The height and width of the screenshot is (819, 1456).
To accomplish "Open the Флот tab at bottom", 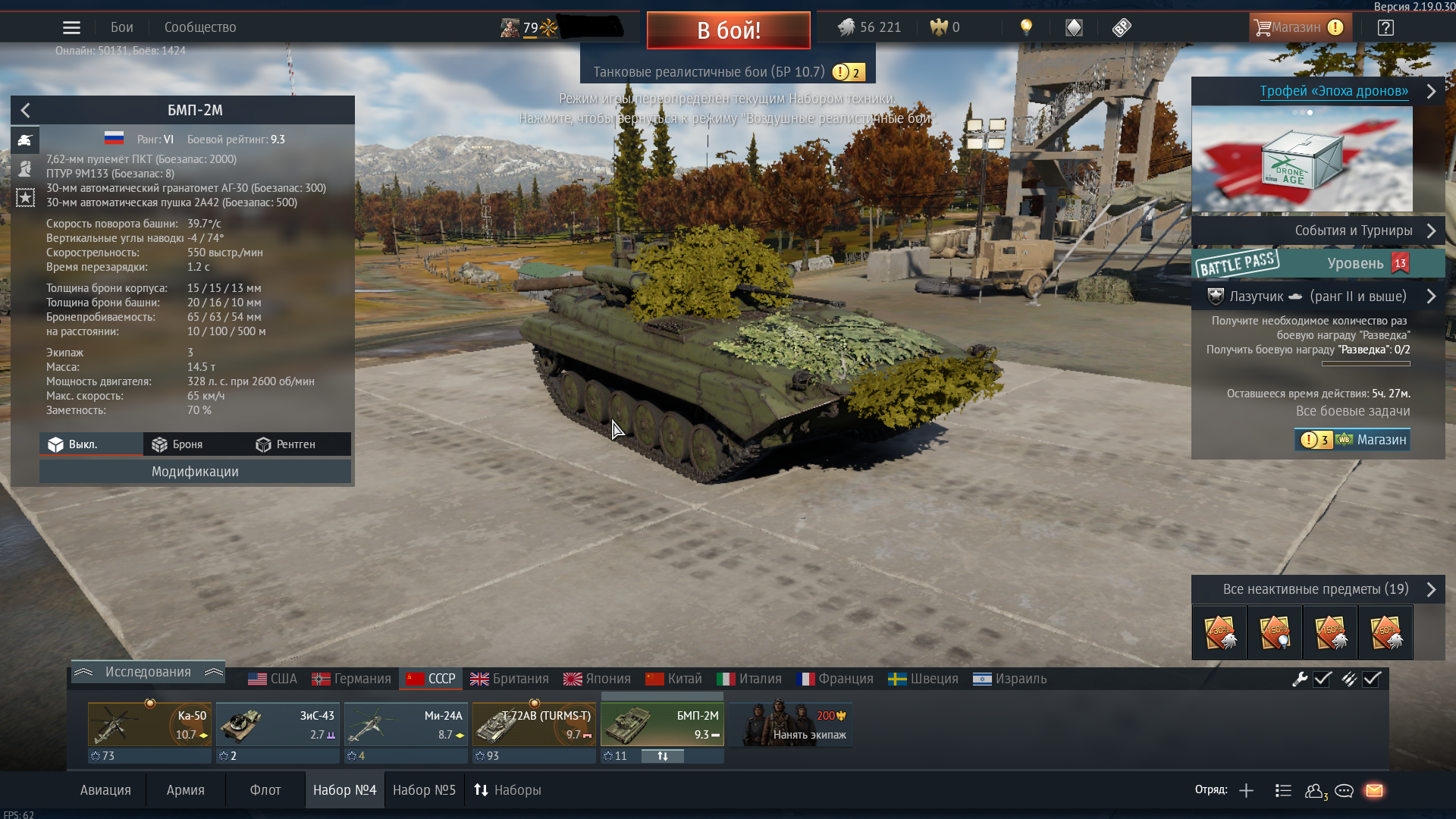I will [x=265, y=789].
